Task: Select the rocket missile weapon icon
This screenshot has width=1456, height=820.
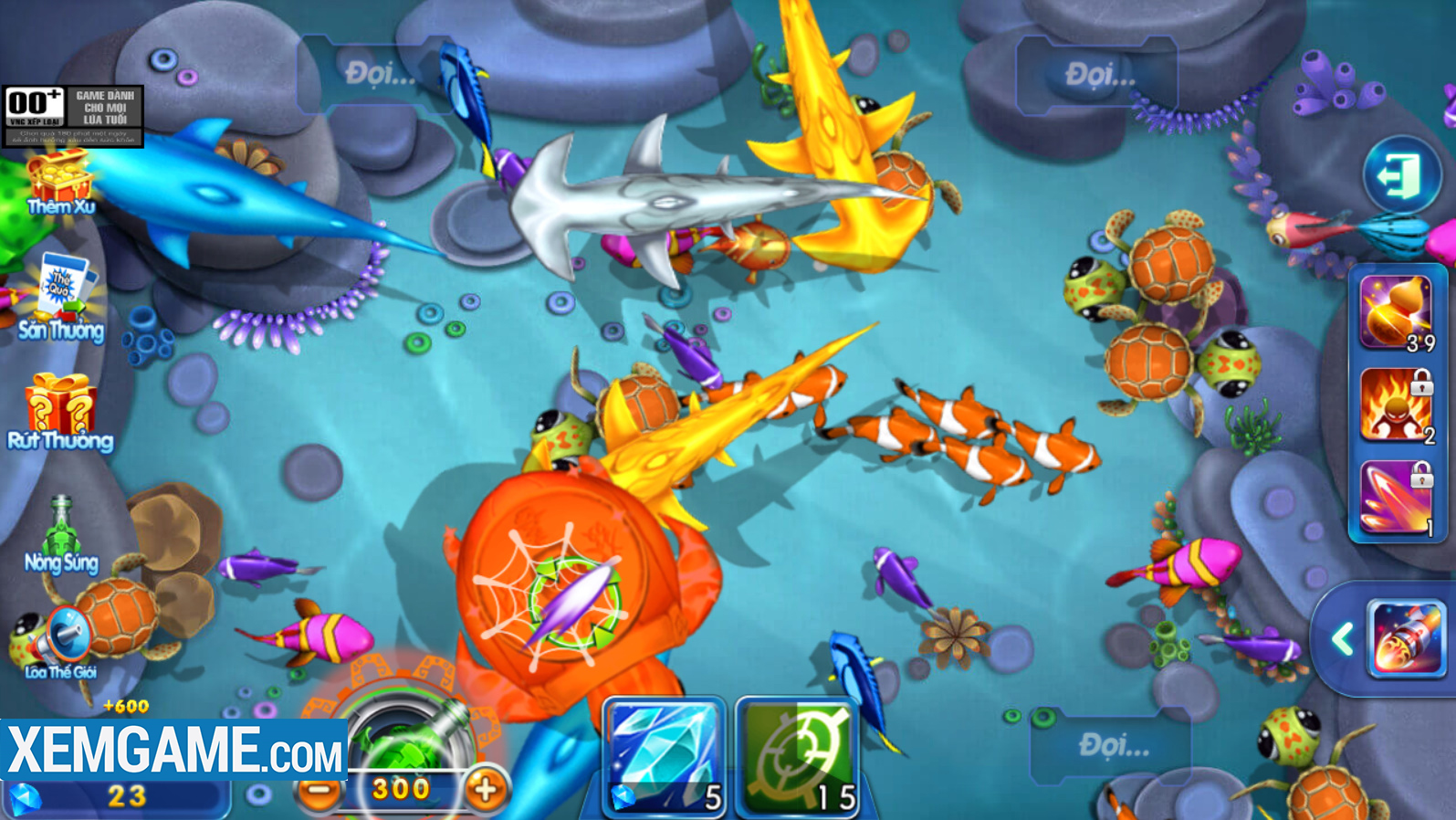Action: (x=1407, y=639)
